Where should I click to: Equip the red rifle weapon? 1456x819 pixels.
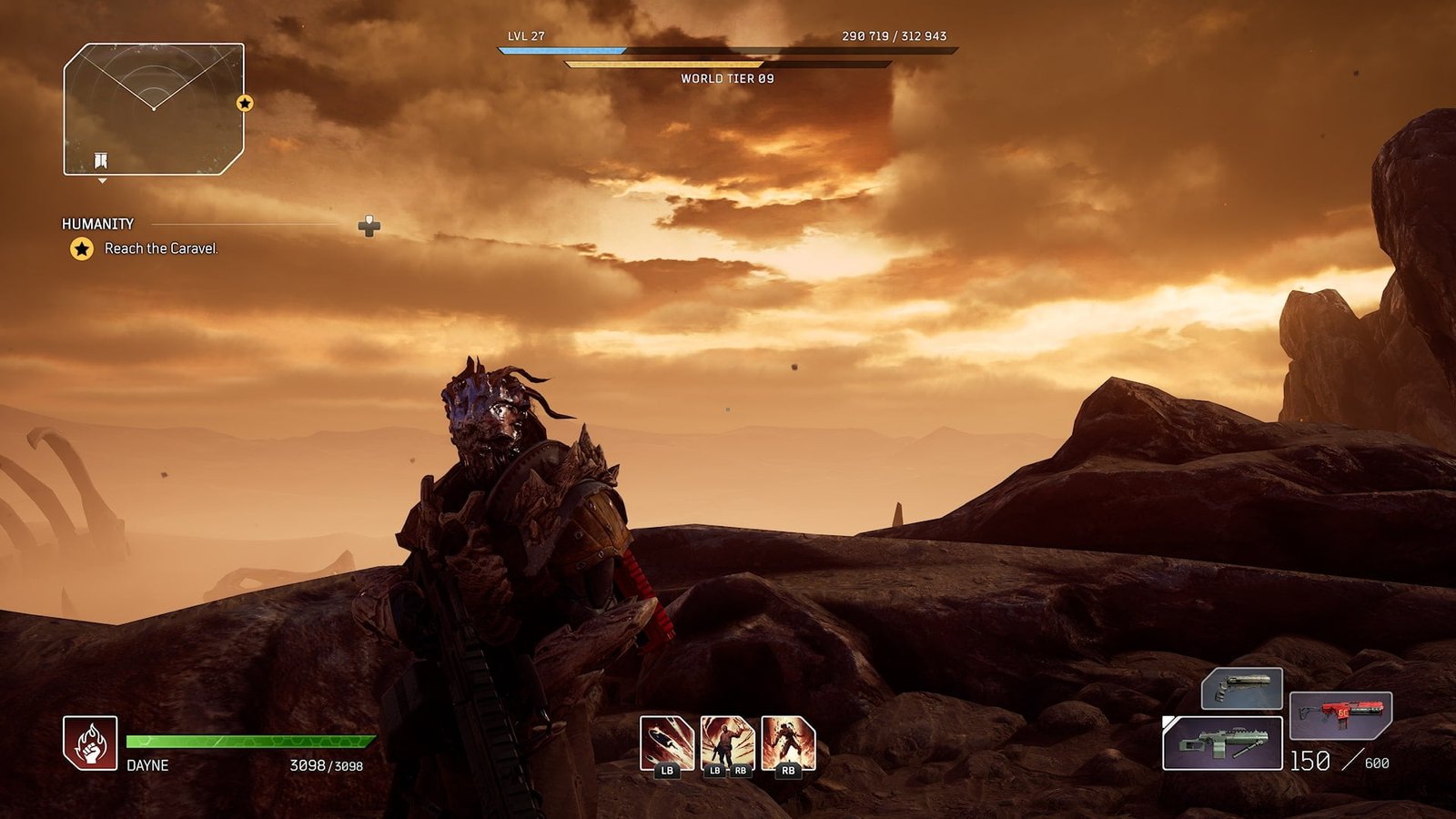click(x=1340, y=714)
